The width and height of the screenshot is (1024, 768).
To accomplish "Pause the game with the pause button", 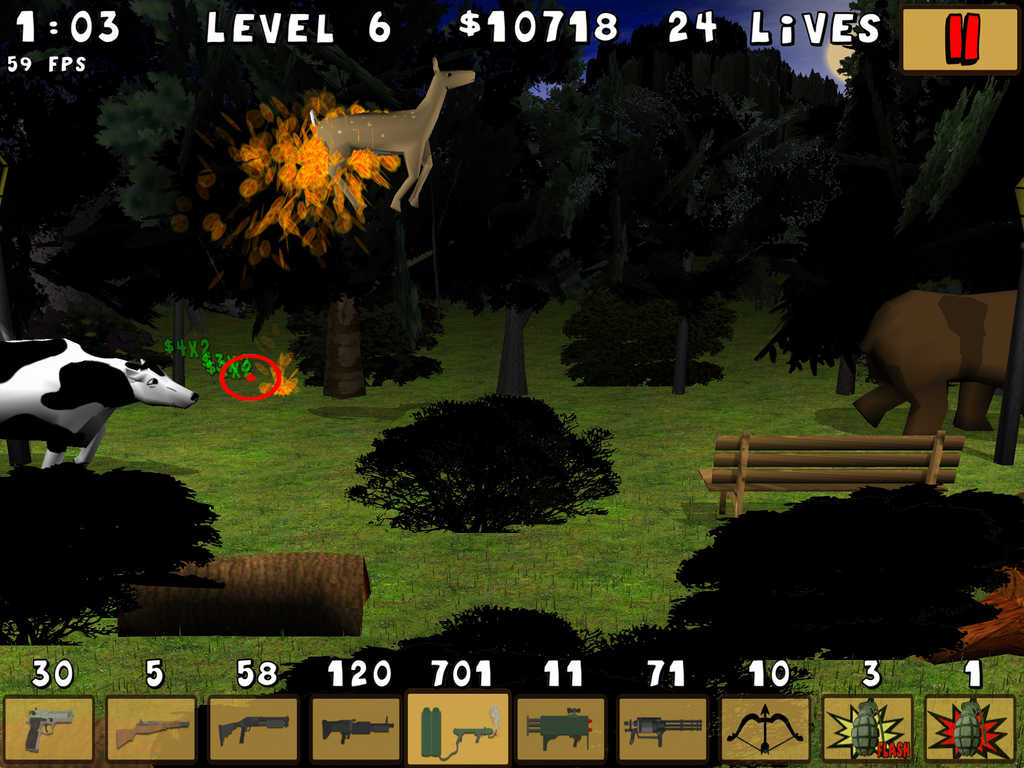I will (960, 40).
